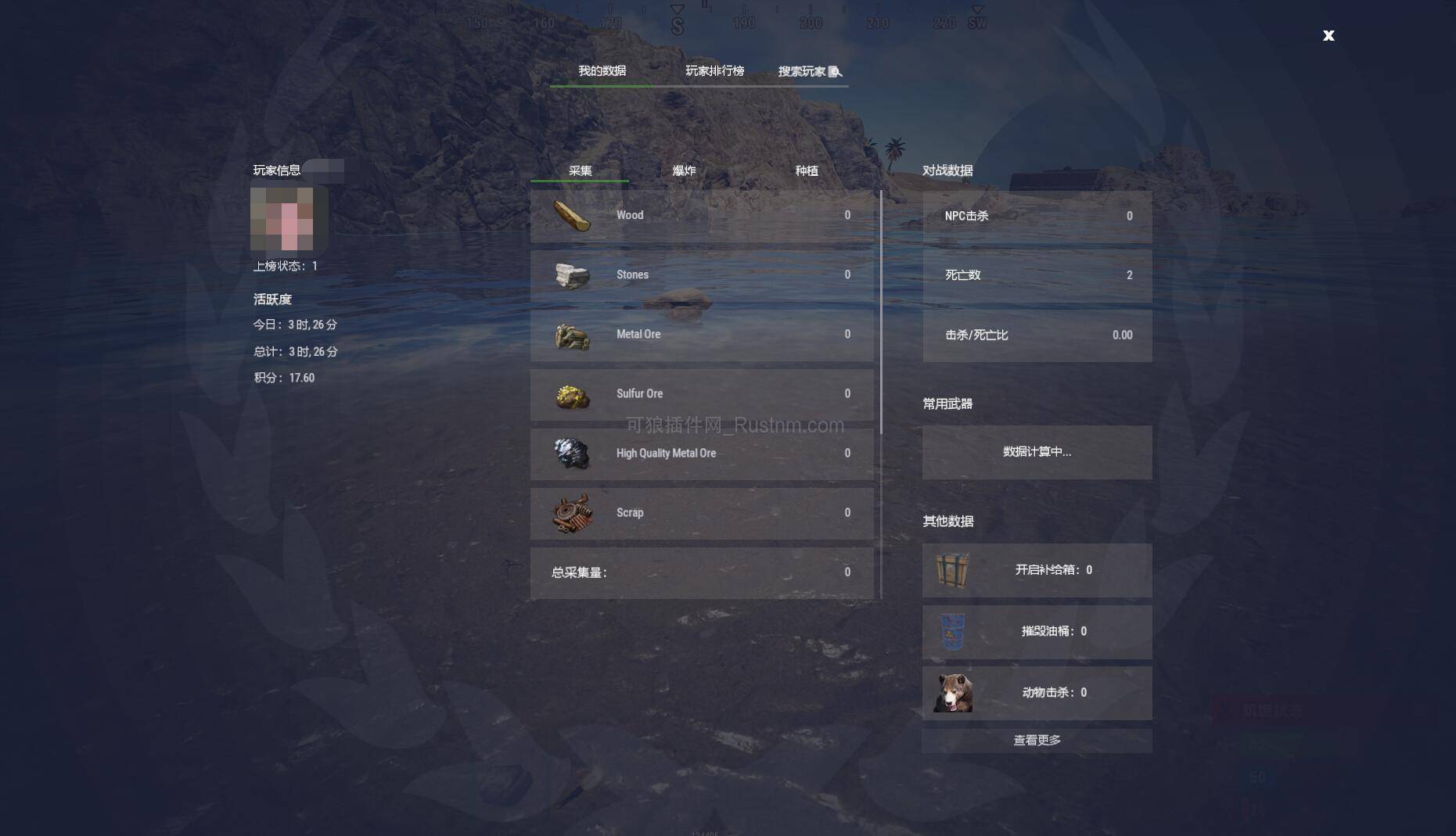Click the player avatar thumbnail

coord(282,219)
